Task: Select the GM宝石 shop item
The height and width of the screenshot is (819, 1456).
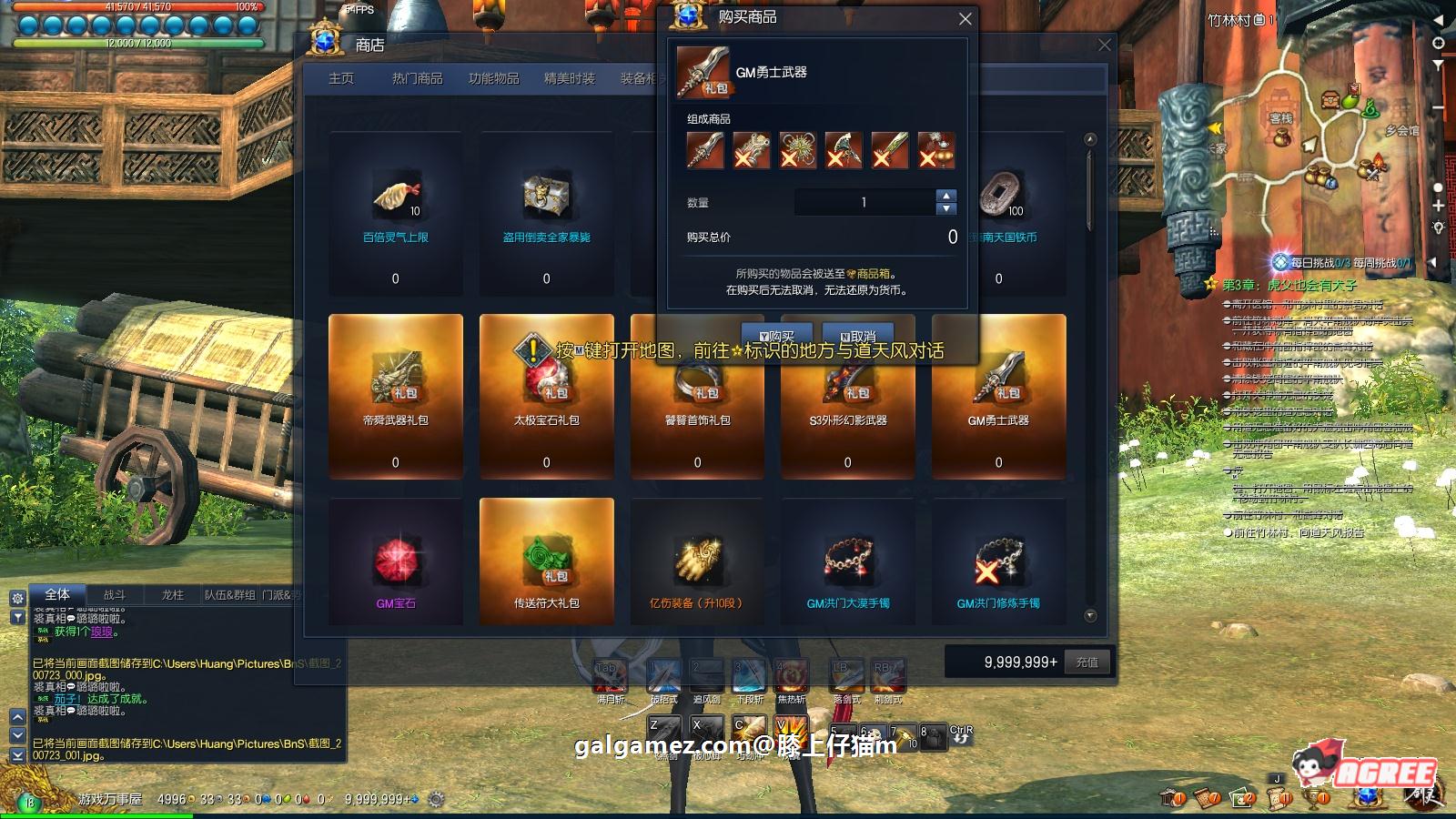Action: (396, 561)
